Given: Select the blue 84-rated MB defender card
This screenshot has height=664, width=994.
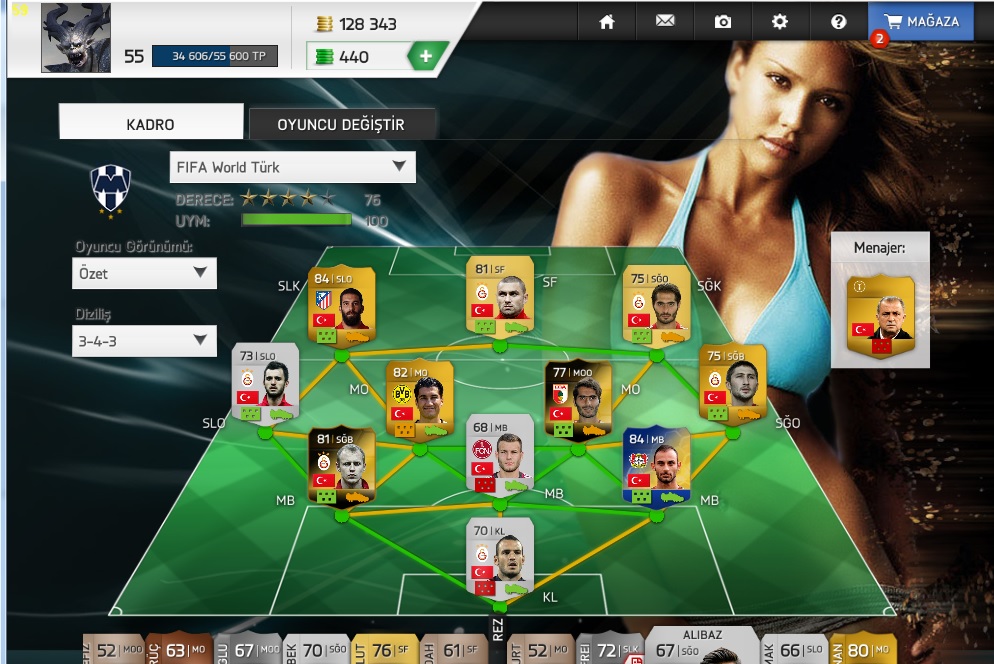Looking at the screenshot, I should click(x=655, y=464).
